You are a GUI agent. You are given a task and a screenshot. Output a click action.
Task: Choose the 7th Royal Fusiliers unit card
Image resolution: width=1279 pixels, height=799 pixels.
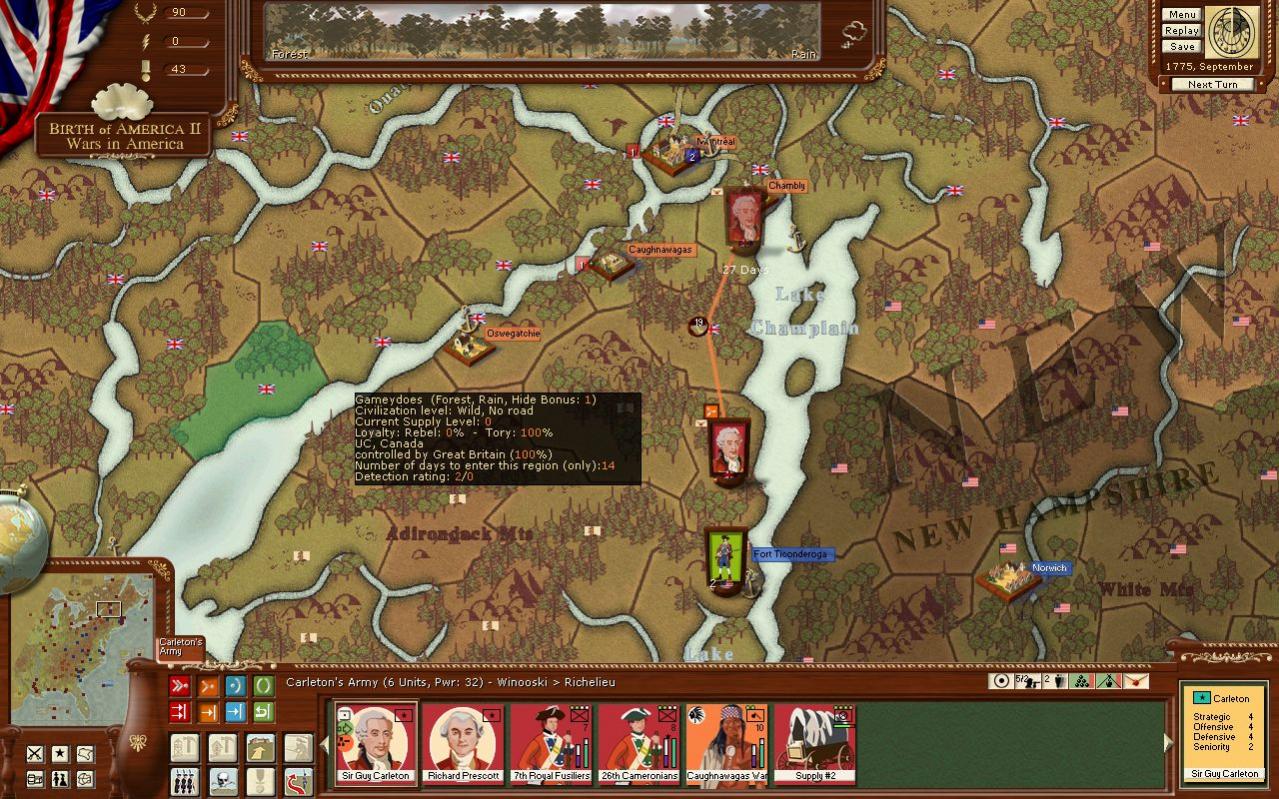tap(551, 743)
